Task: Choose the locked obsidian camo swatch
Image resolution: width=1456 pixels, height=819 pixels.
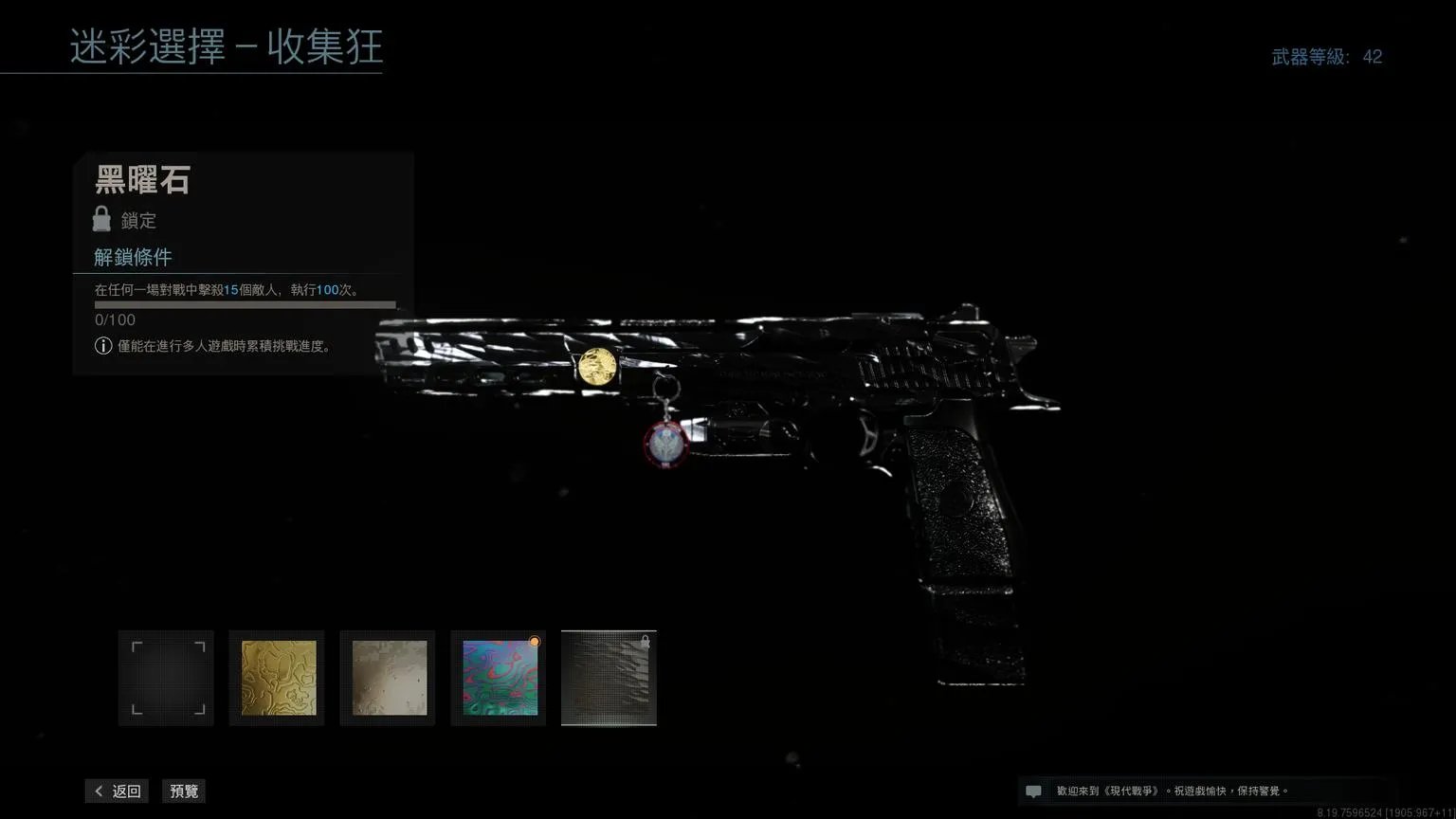Action: (609, 678)
